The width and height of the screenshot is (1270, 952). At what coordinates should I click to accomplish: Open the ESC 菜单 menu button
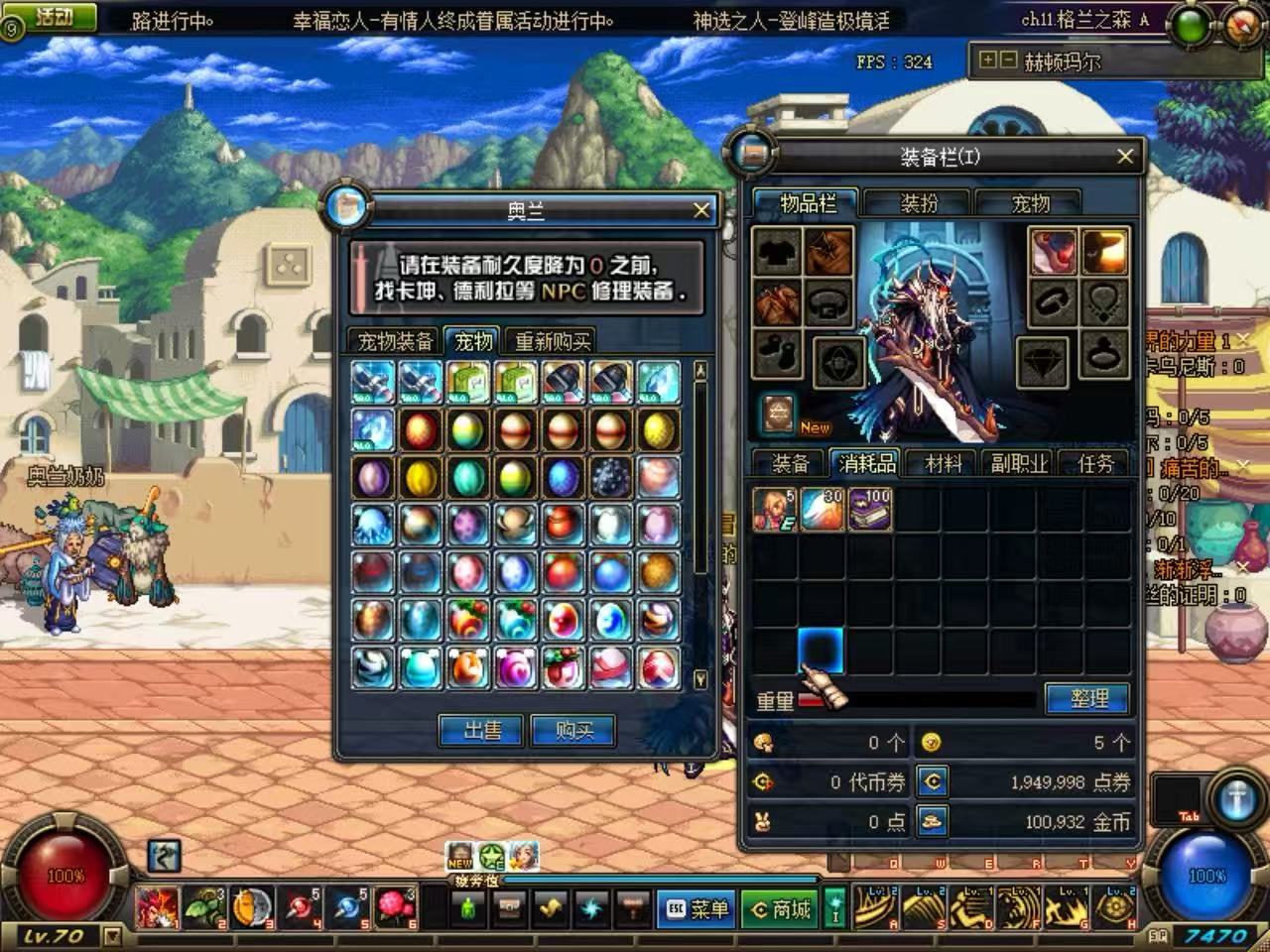click(697, 908)
